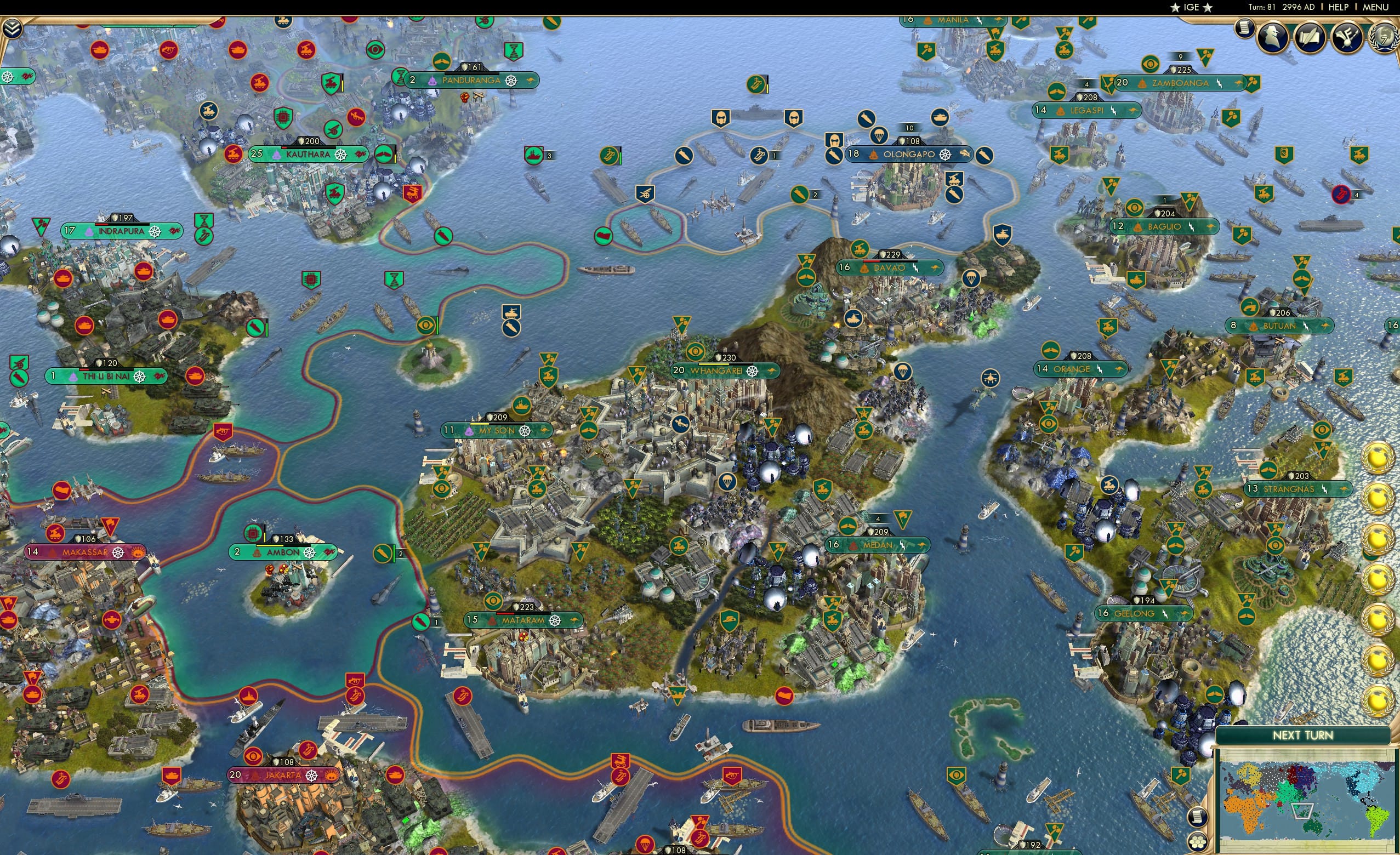
Task: Click Davao's red city health bar
Action: (872, 263)
